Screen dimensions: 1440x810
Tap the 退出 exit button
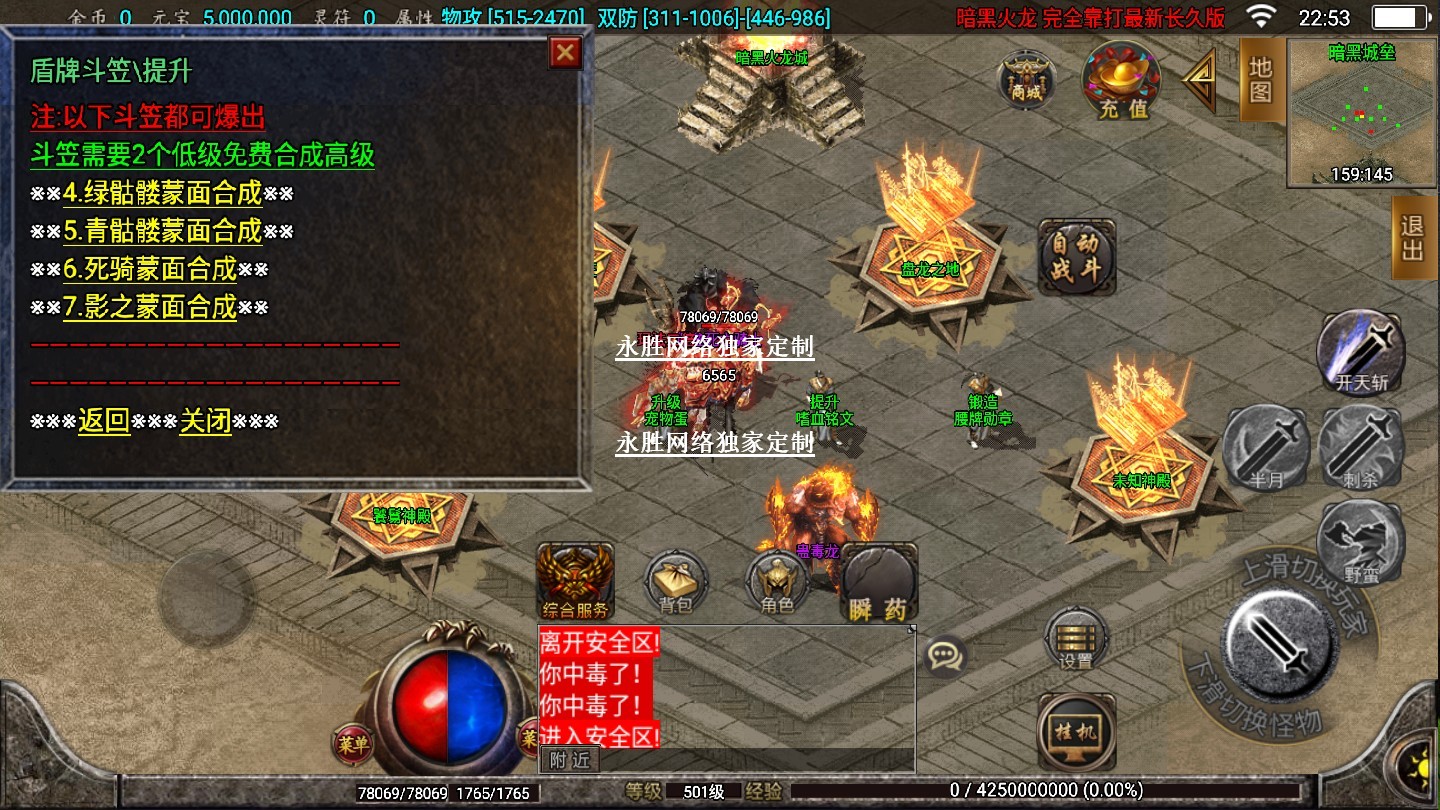point(1414,237)
